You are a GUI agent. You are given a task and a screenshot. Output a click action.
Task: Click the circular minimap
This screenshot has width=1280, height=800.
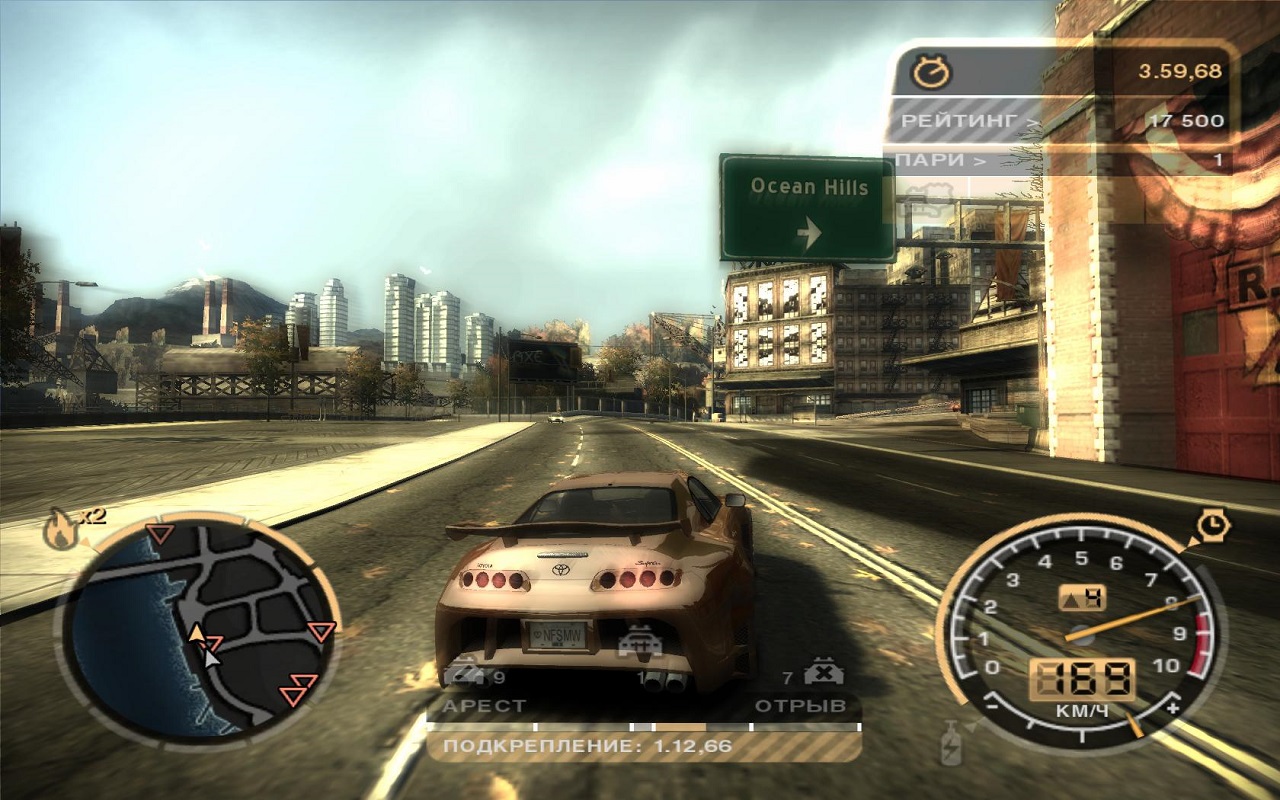pos(200,628)
